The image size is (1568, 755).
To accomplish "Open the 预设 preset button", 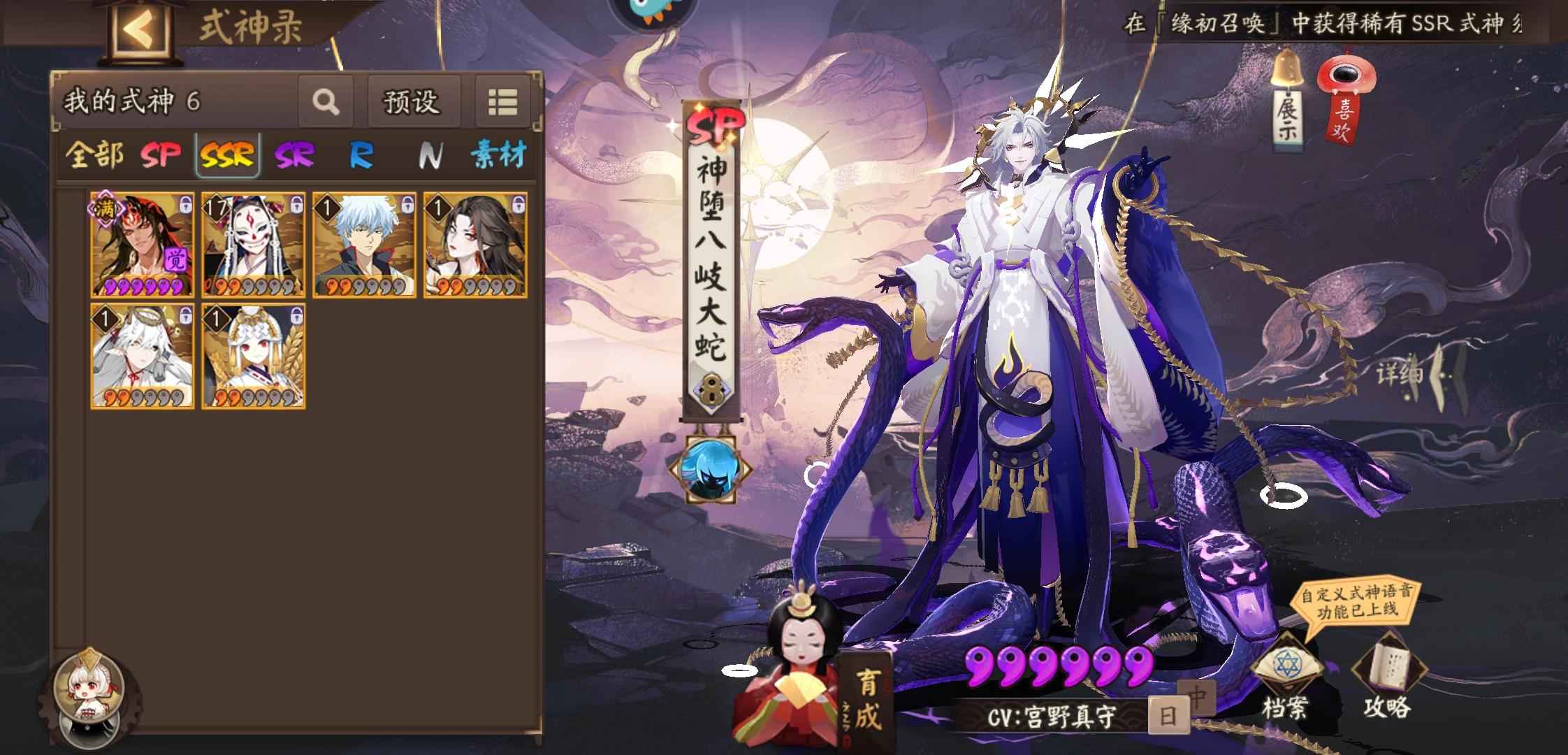I will (x=412, y=102).
